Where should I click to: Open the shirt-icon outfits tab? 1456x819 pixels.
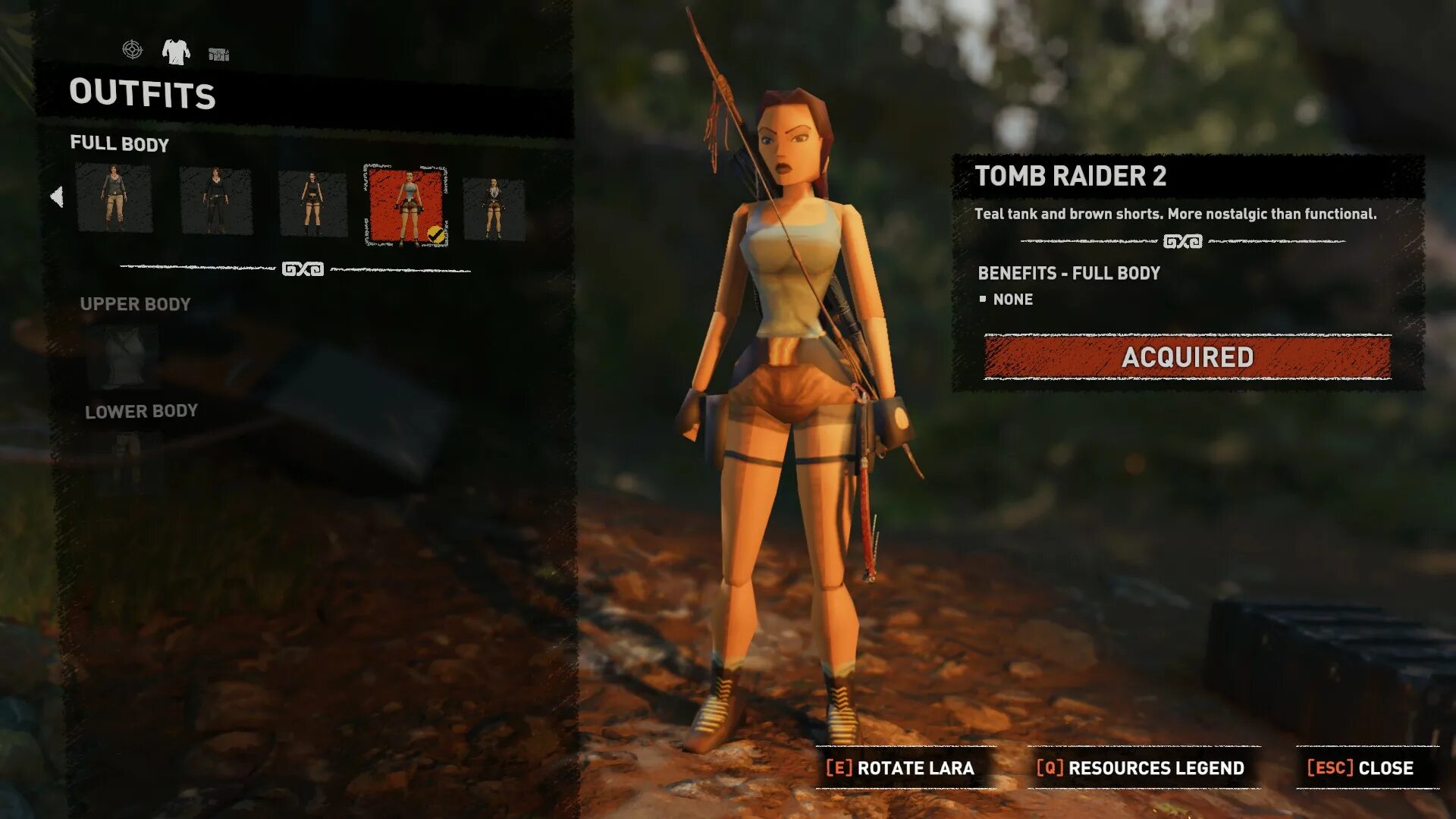tap(176, 52)
